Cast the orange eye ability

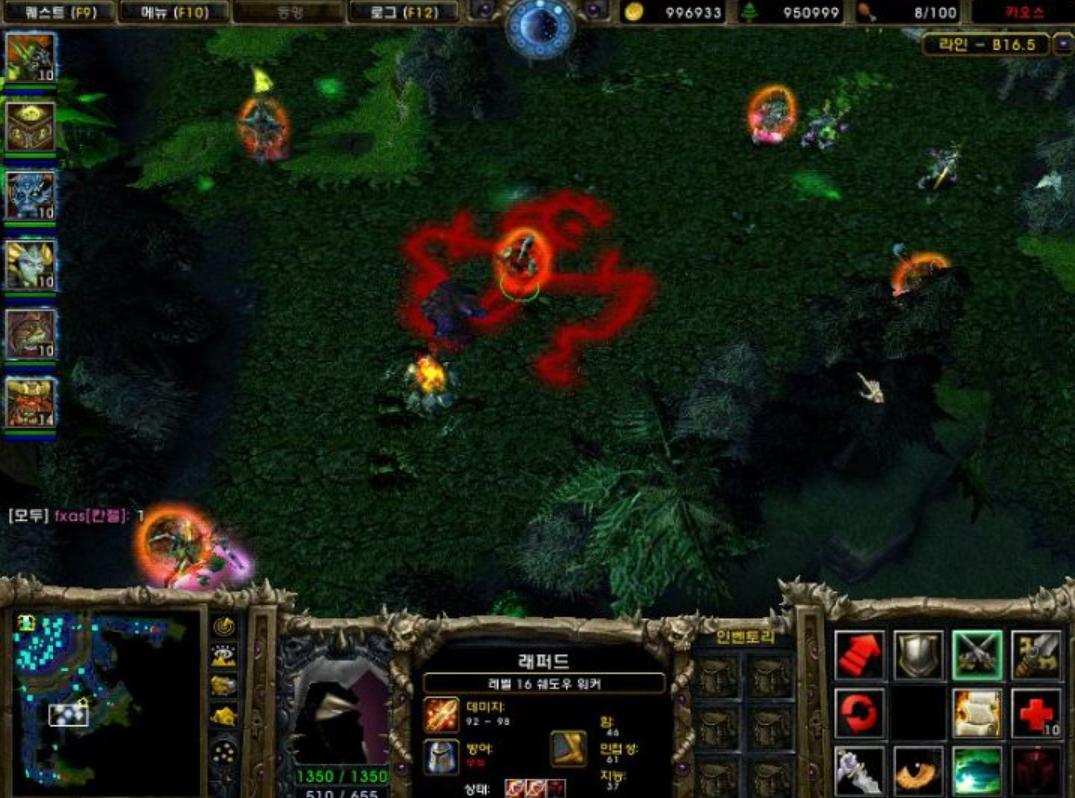coord(918,771)
